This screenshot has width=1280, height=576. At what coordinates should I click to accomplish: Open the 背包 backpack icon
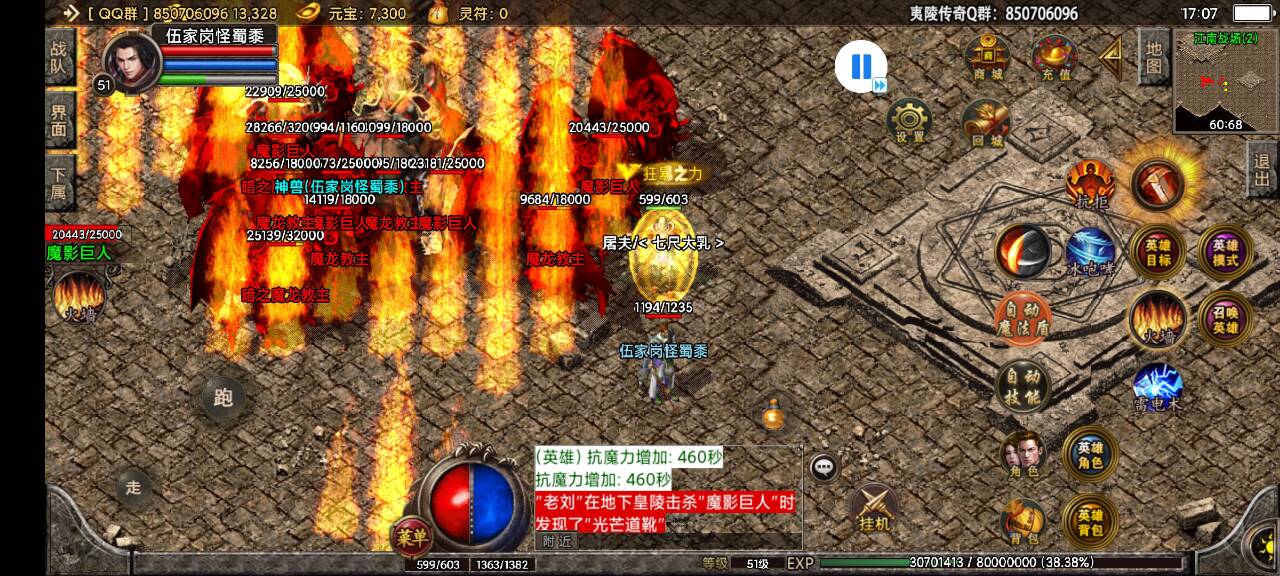[x=1022, y=522]
